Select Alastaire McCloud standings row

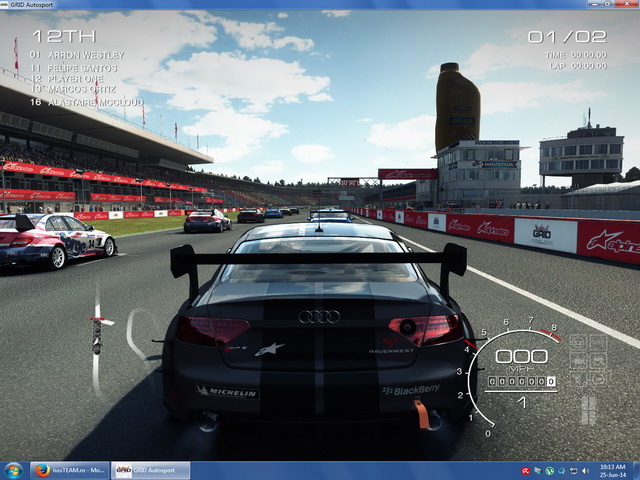93,102
